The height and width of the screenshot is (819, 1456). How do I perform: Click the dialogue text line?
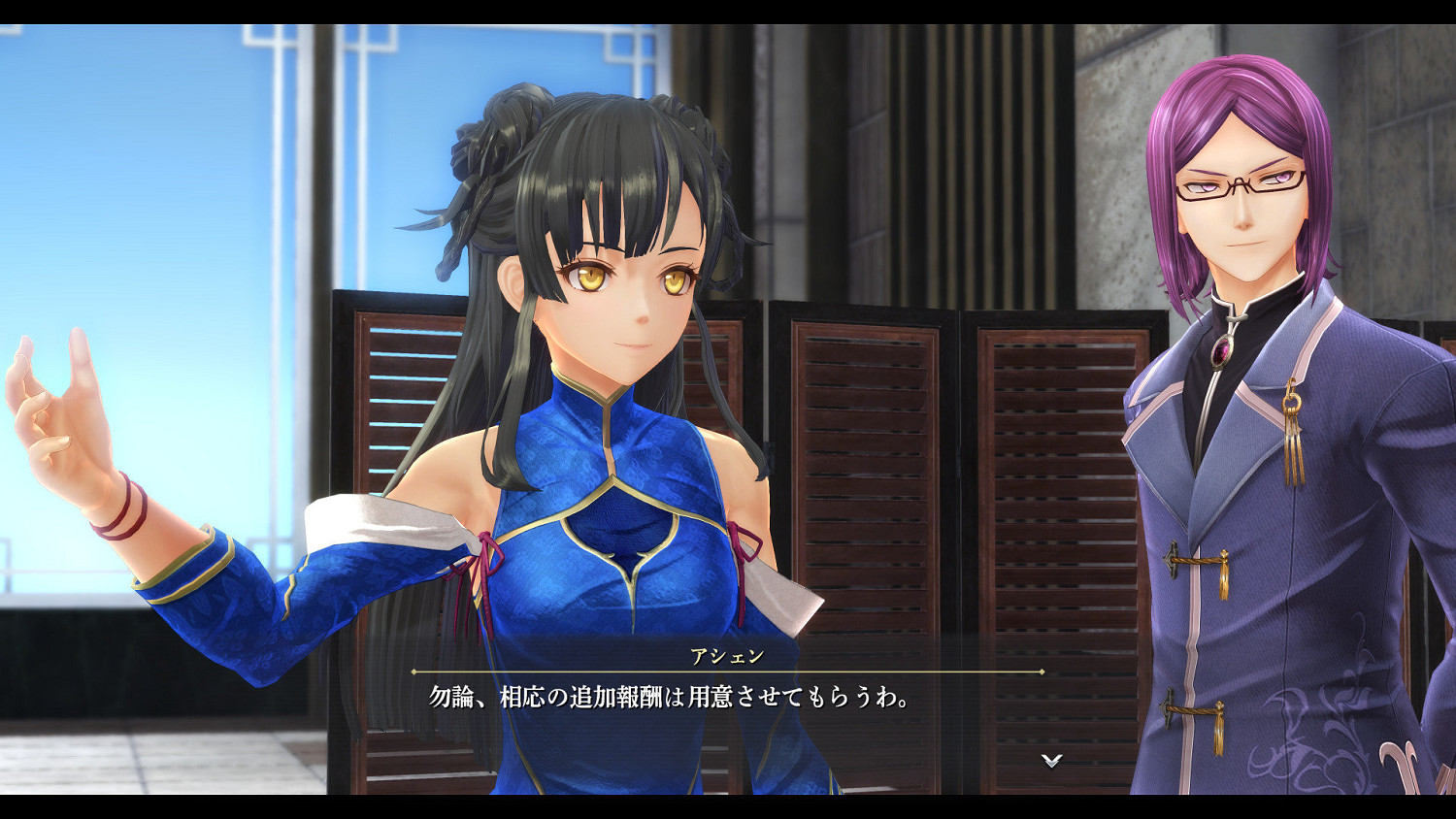(x=660, y=698)
